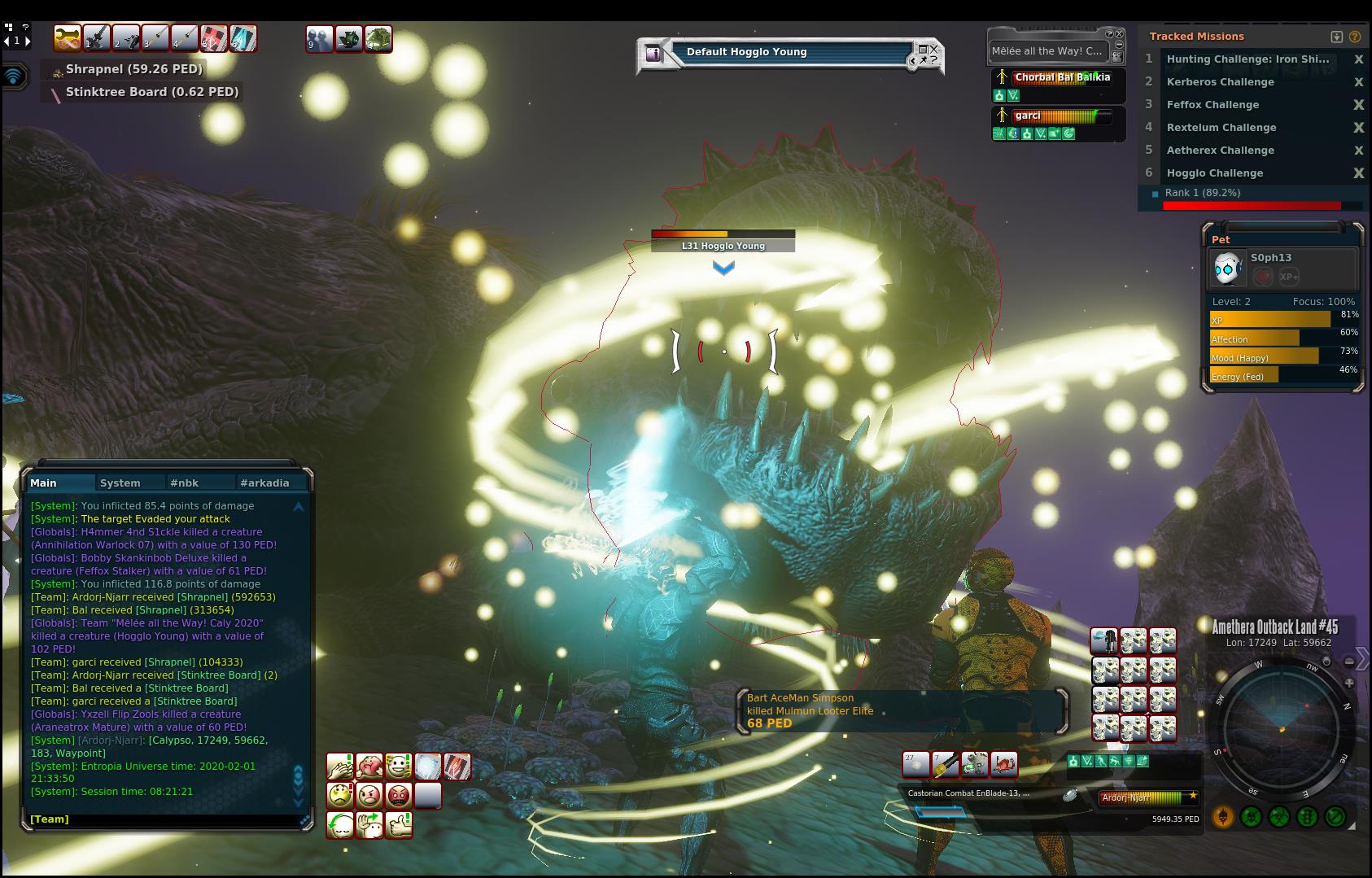Zoom out the radar with minus button
This screenshot has height=878, width=1372.
[x=1349, y=661]
